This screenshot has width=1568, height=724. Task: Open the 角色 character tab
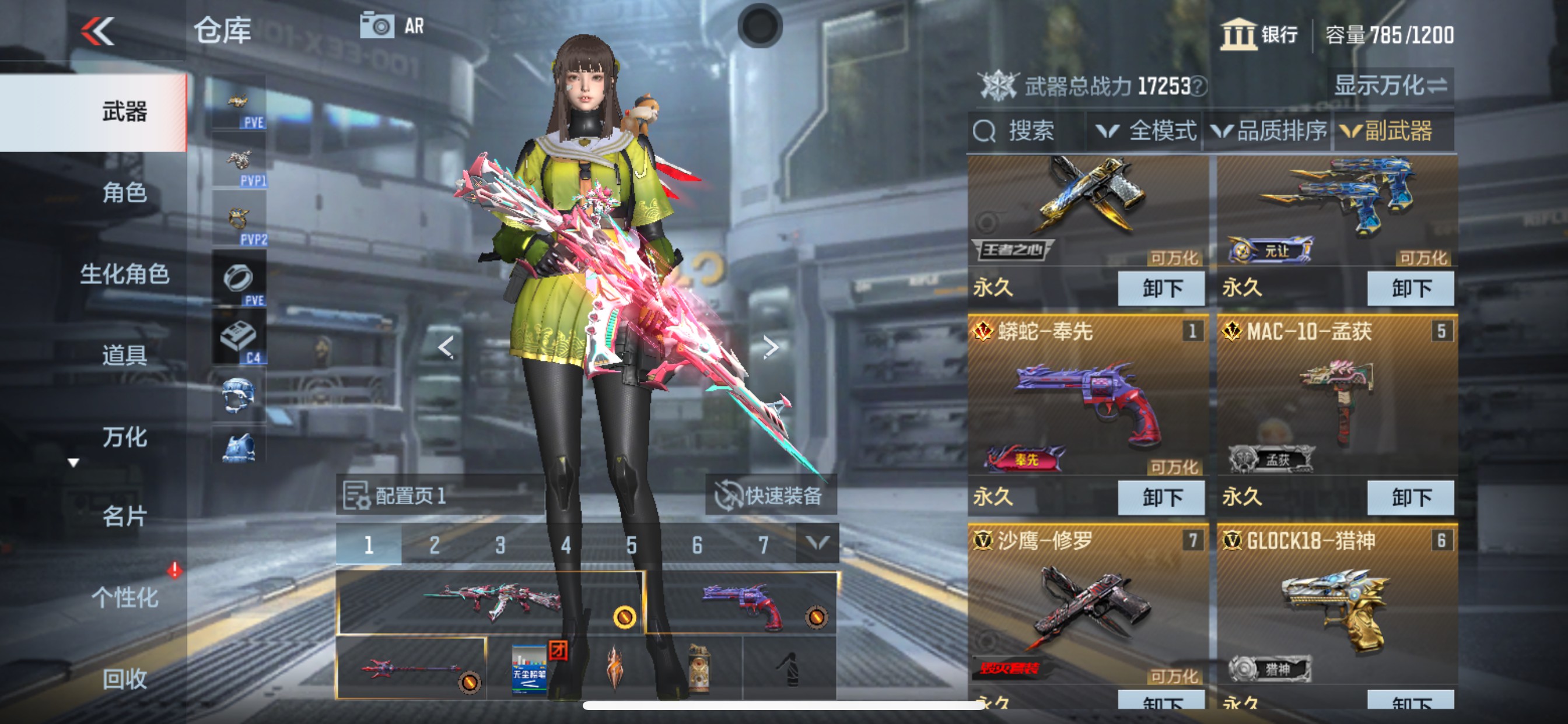click(124, 193)
